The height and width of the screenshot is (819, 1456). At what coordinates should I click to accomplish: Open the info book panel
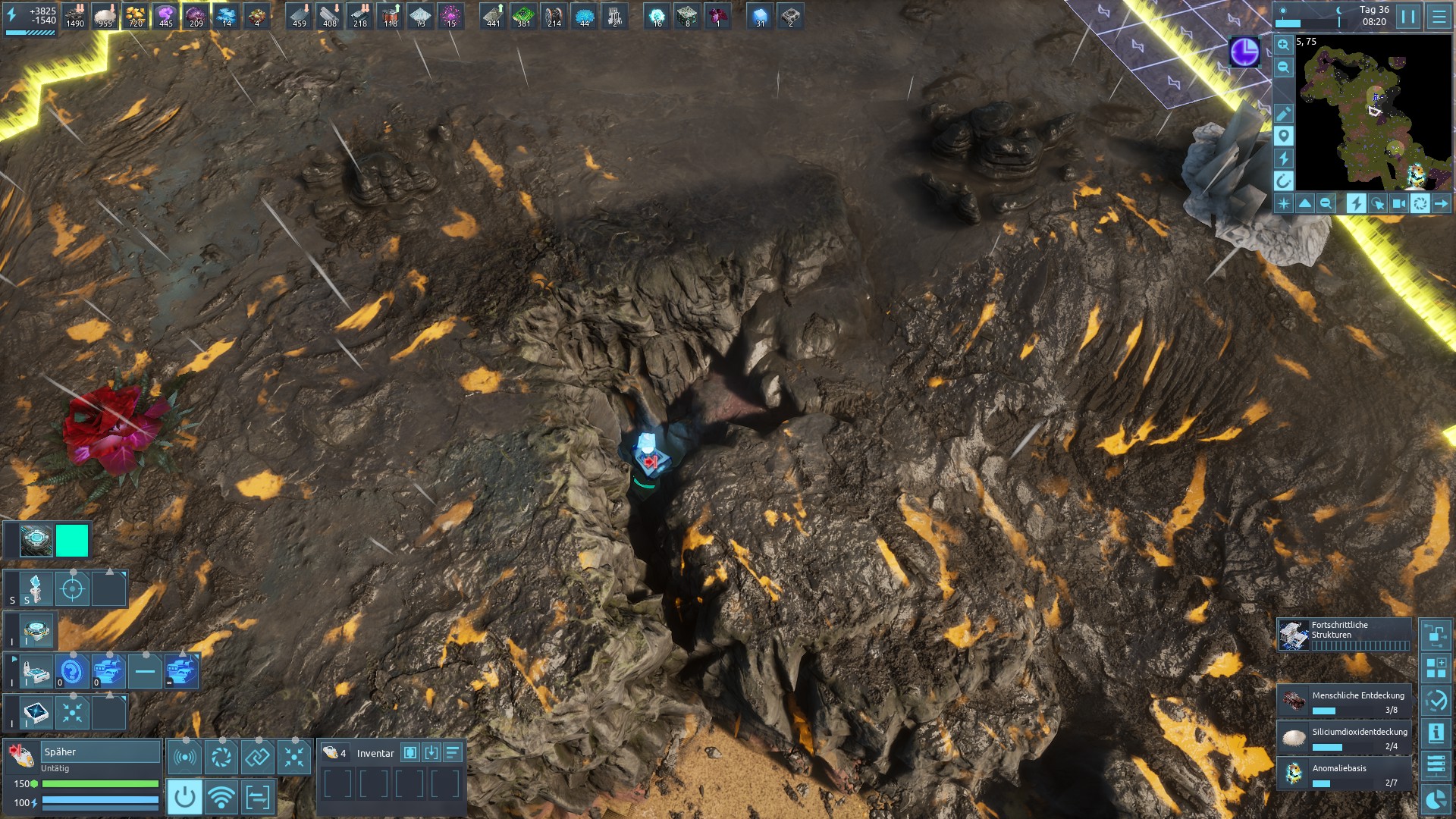pos(1436,733)
